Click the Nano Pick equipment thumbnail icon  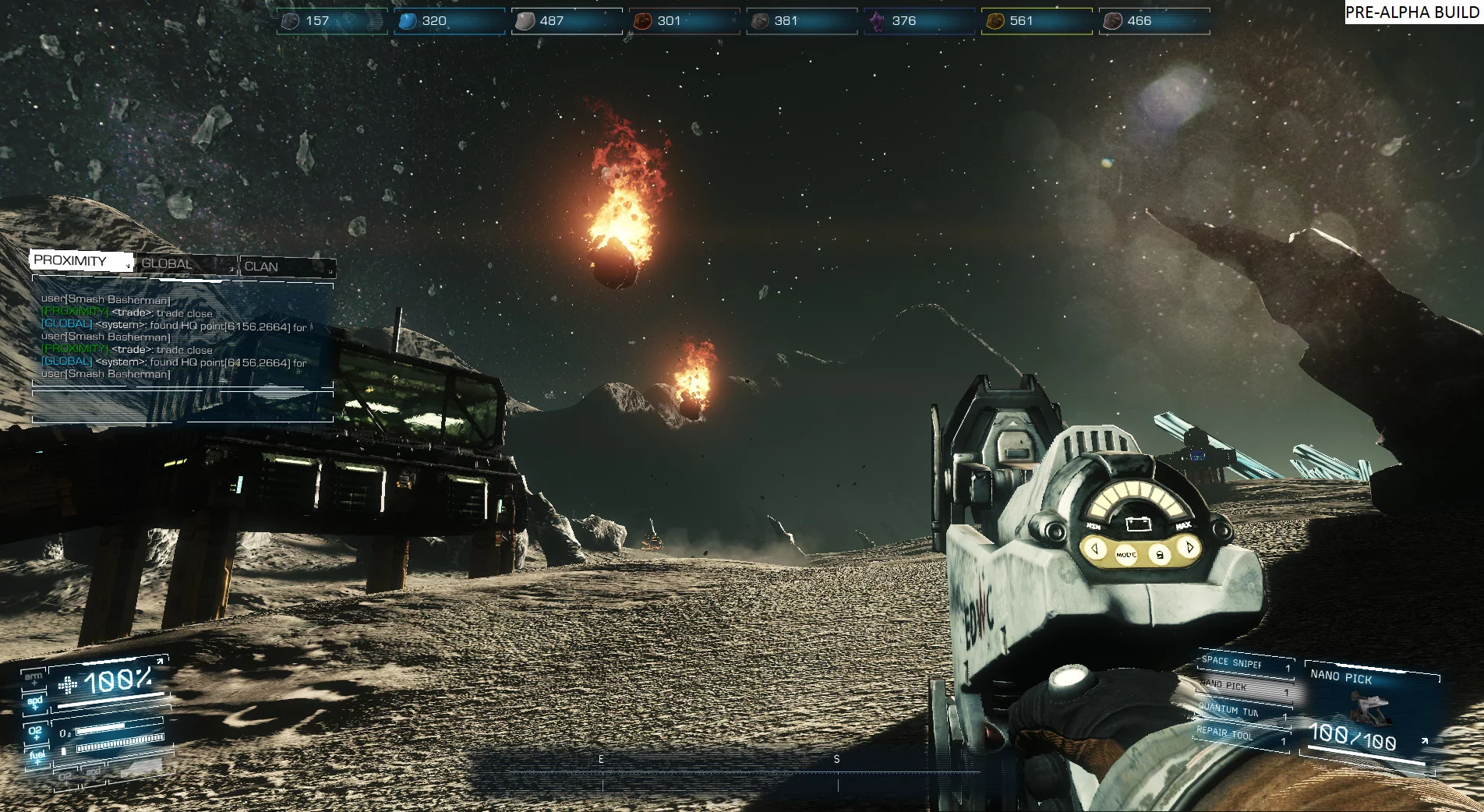click(1370, 709)
